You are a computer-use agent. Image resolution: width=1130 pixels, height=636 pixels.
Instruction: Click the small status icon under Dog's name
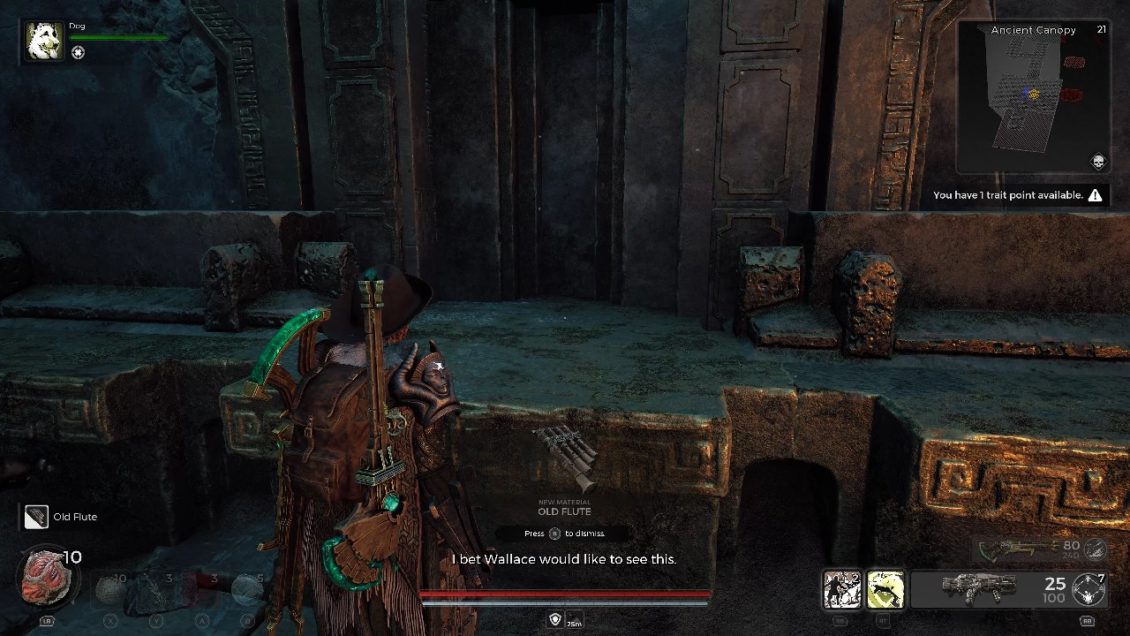pos(78,53)
